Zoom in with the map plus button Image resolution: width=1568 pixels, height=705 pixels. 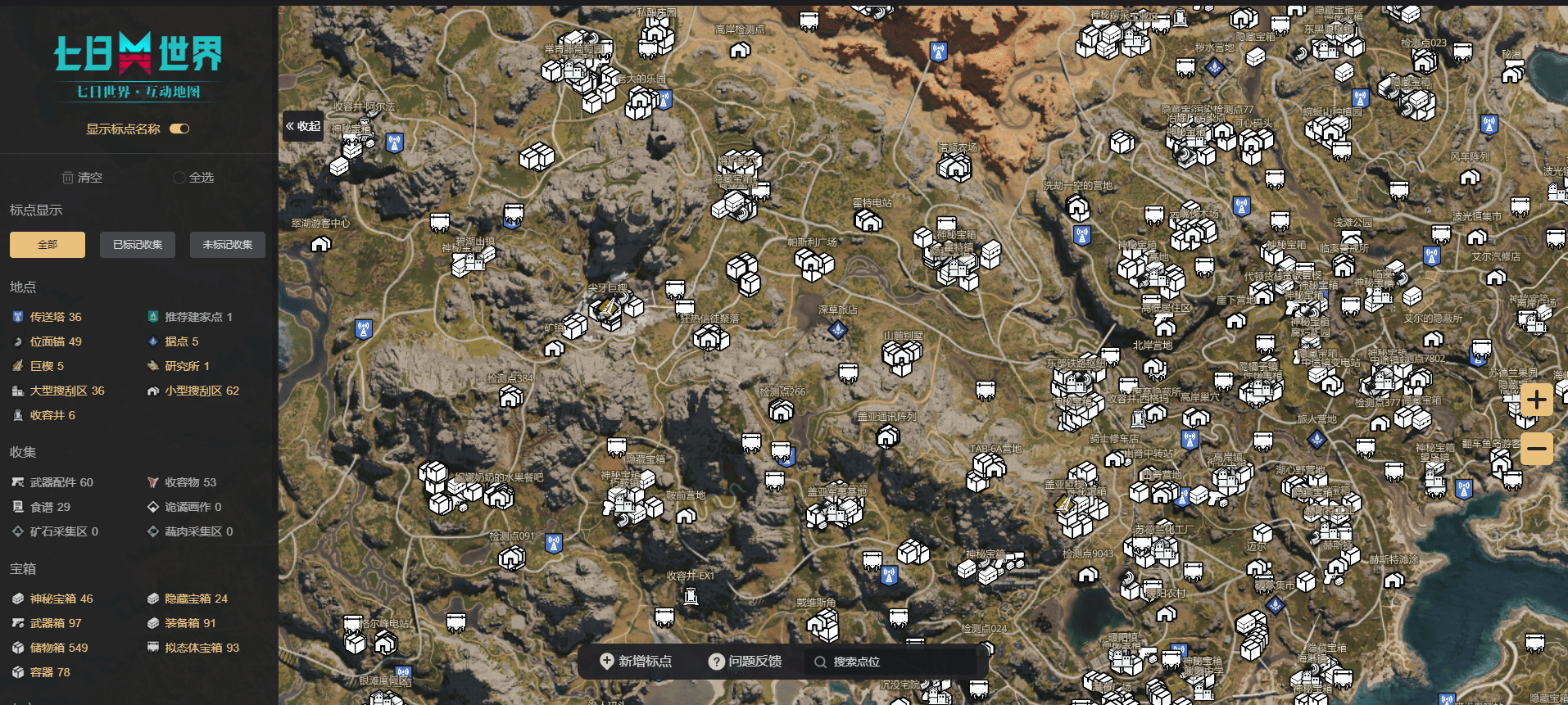[1536, 400]
